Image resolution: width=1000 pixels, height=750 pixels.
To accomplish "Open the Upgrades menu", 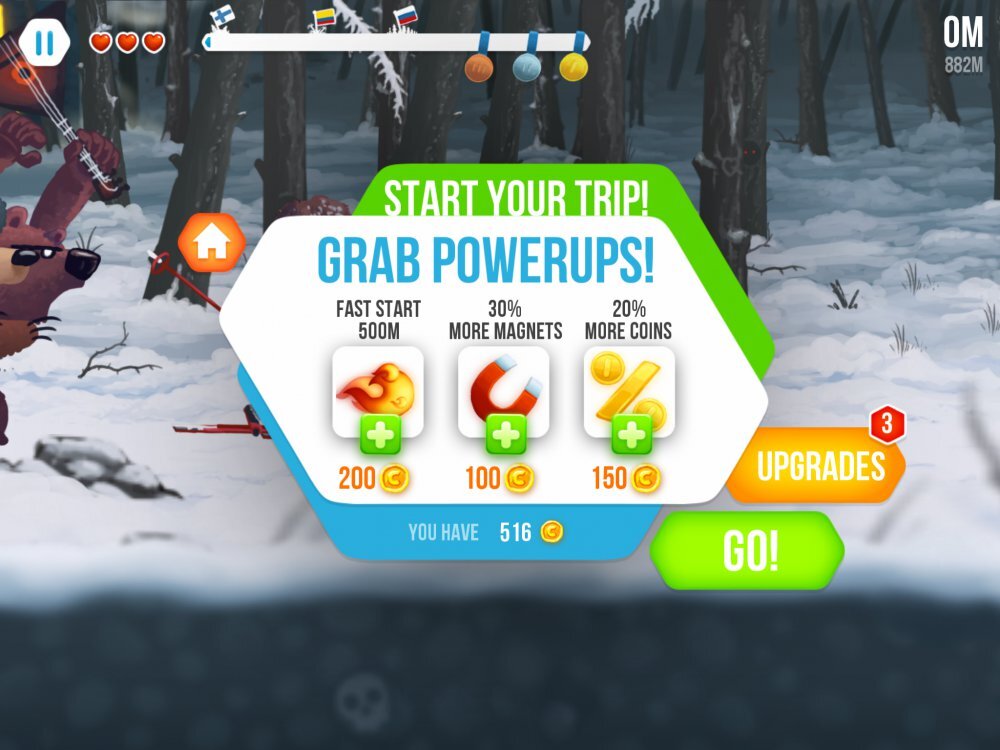I will click(819, 466).
